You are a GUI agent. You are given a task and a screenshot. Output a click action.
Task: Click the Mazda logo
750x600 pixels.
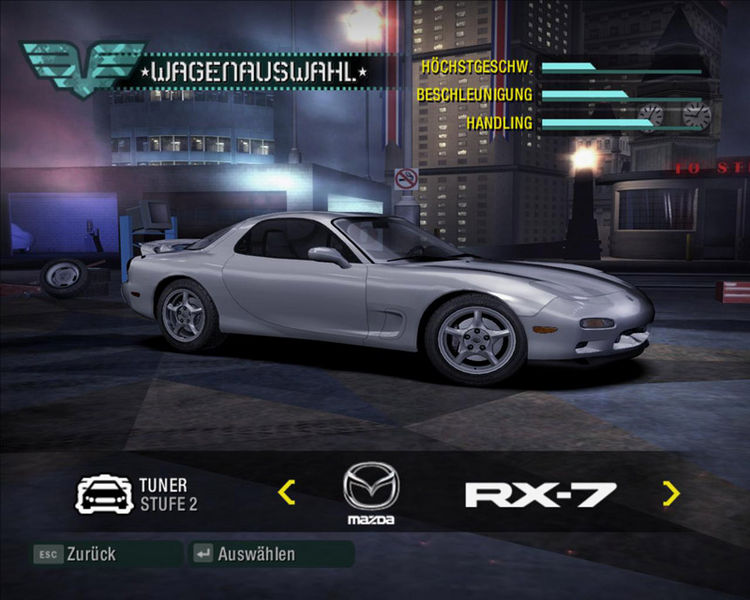pyautogui.click(x=371, y=489)
